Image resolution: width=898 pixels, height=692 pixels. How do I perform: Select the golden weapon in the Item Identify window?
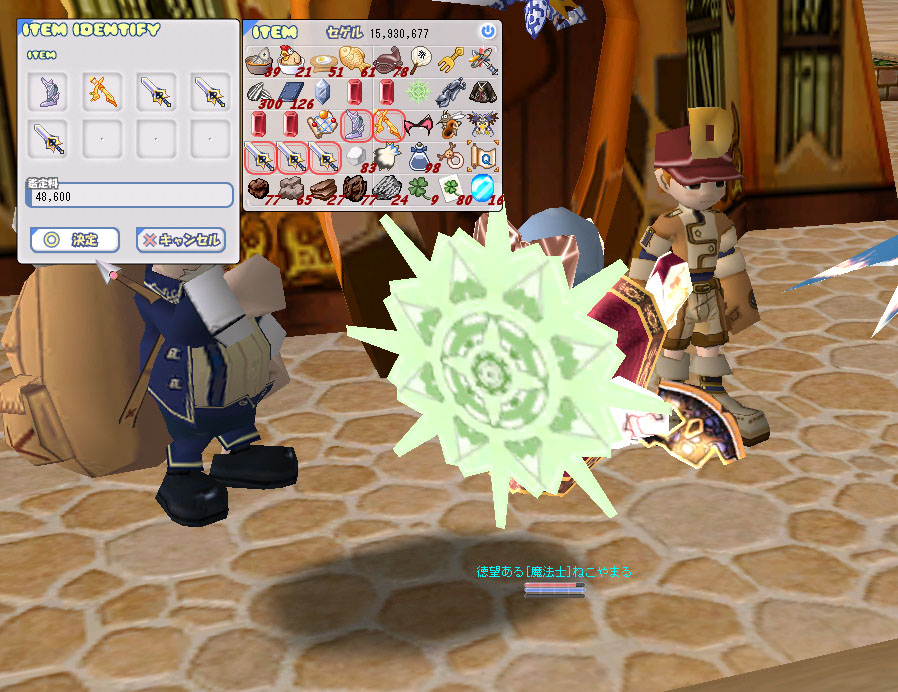tap(101, 91)
